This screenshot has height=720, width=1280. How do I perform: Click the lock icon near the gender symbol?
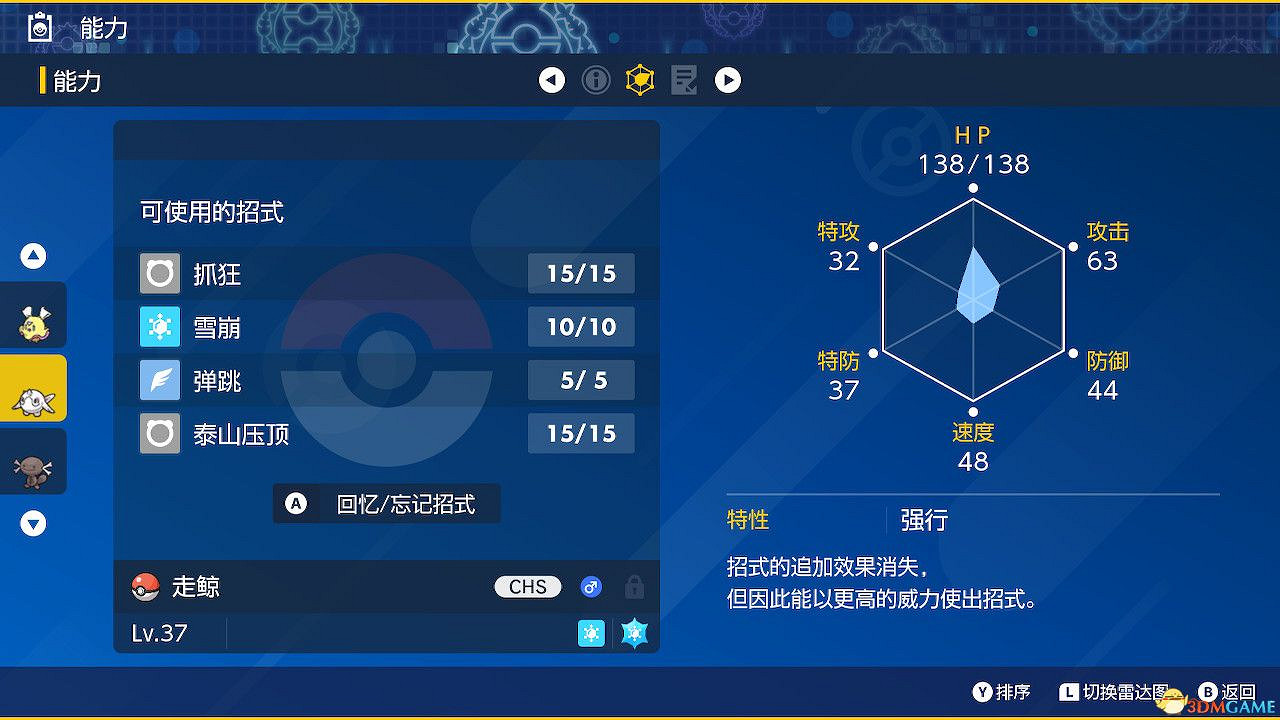pos(635,587)
